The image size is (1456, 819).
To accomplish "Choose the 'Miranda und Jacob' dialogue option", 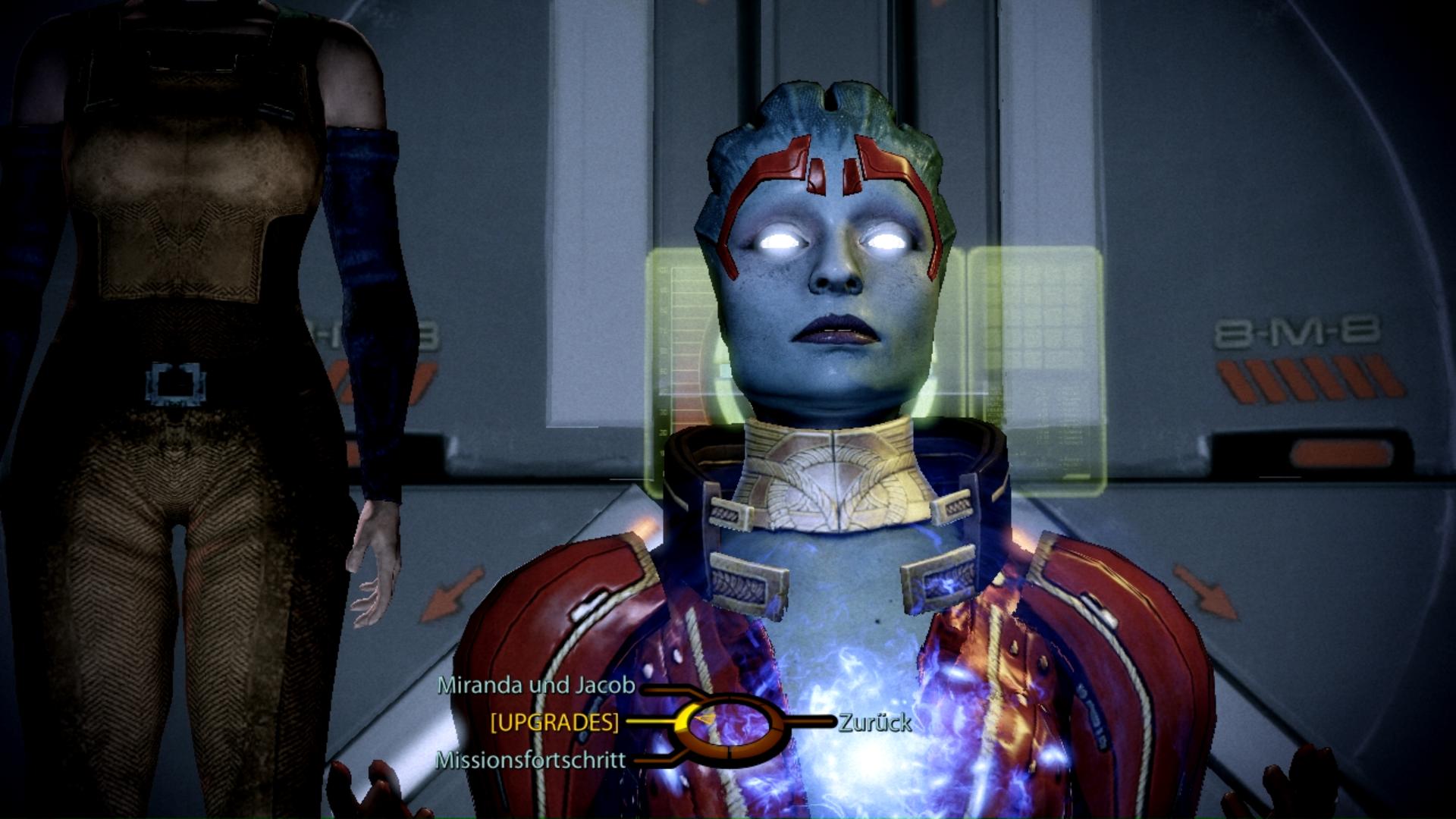I will [536, 686].
